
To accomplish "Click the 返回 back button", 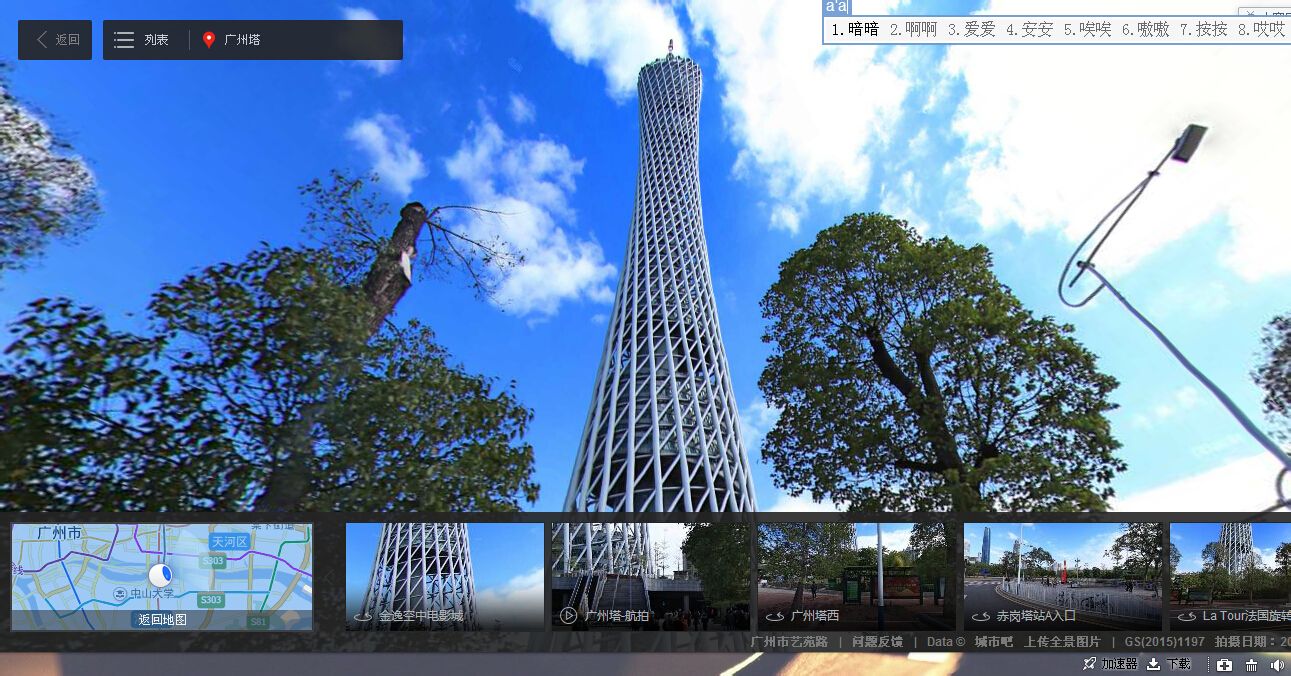I will click(x=55, y=40).
